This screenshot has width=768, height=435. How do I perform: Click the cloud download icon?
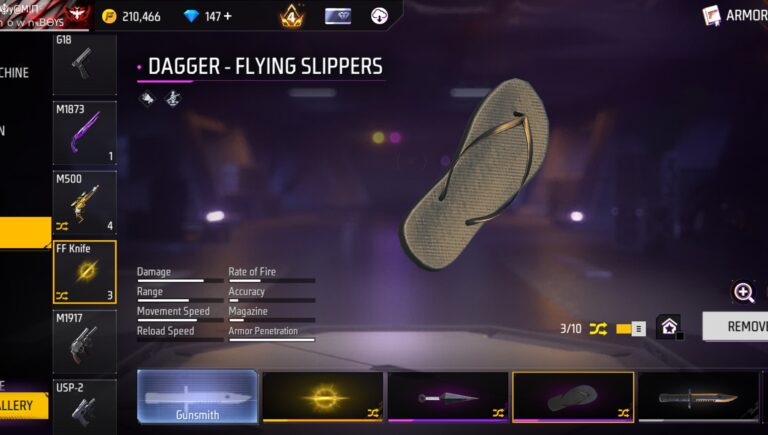point(380,16)
